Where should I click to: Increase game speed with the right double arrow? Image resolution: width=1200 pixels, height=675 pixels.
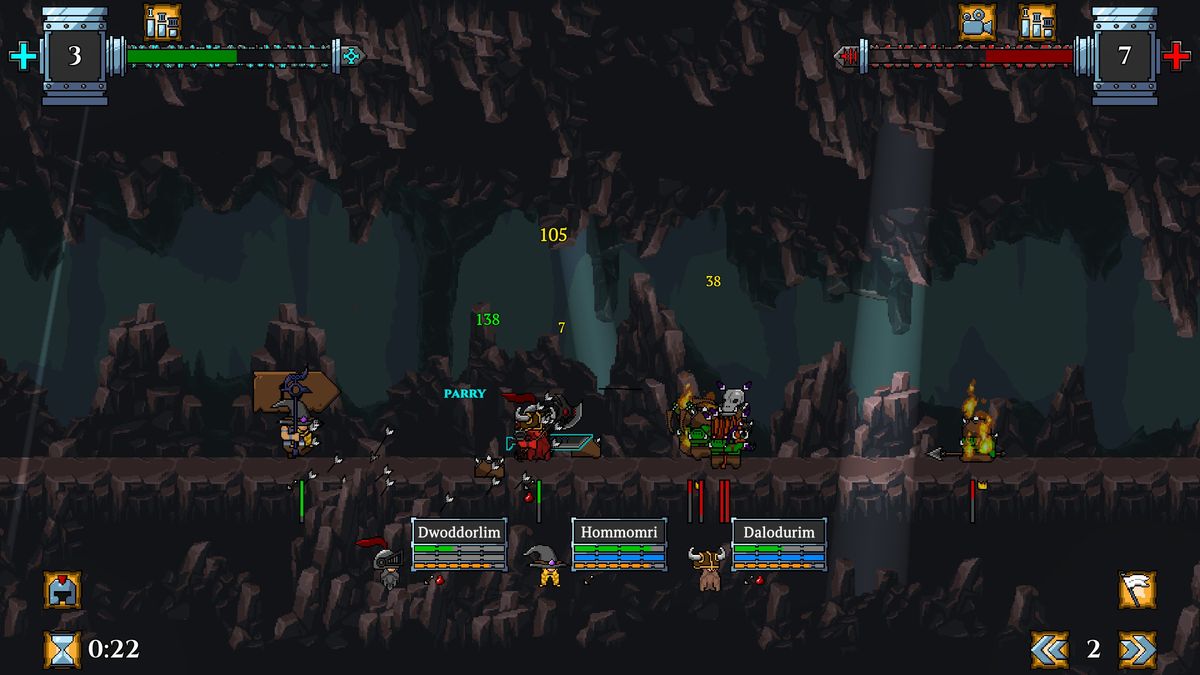(x=1137, y=649)
